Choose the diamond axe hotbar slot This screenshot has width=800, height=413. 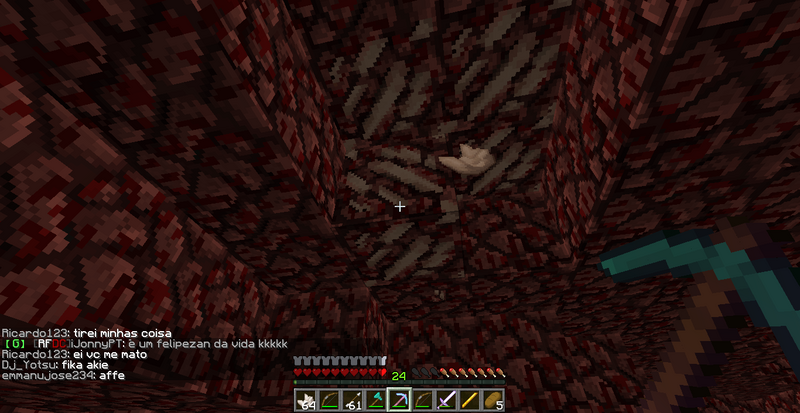click(376, 400)
